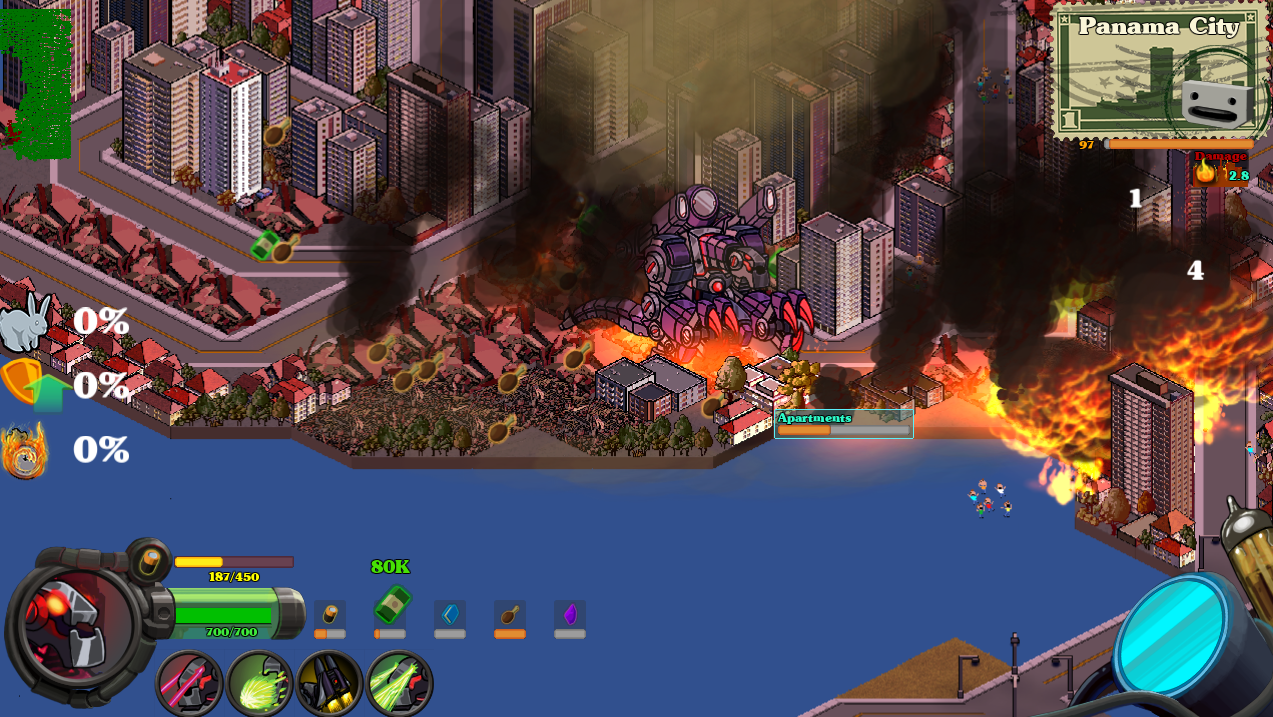Image resolution: width=1273 pixels, height=717 pixels.
Task: Click the rabbit speed bonus icon
Action: 26,321
